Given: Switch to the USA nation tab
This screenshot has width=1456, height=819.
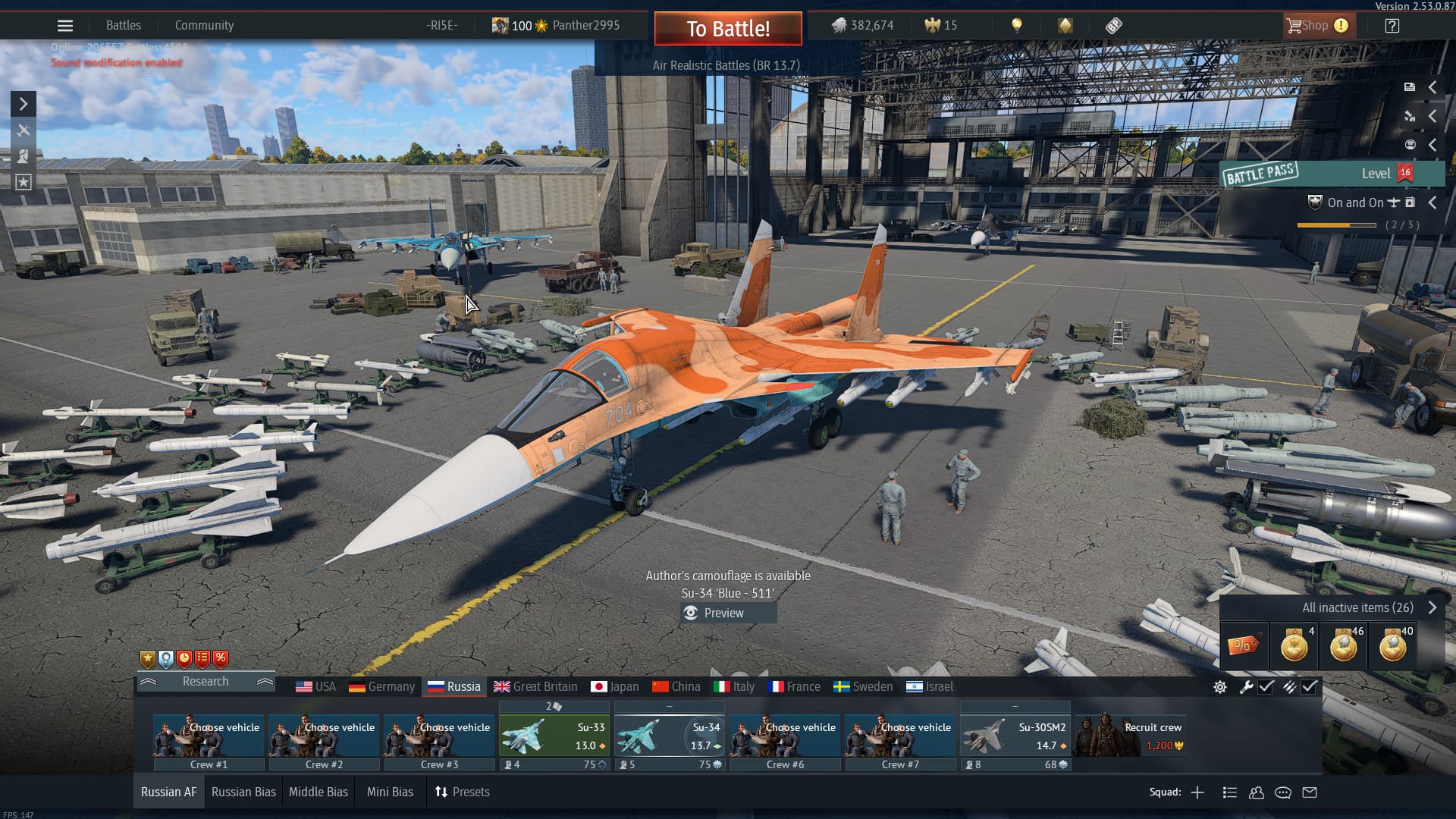Looking at the screenshot, I should point(315,686).
